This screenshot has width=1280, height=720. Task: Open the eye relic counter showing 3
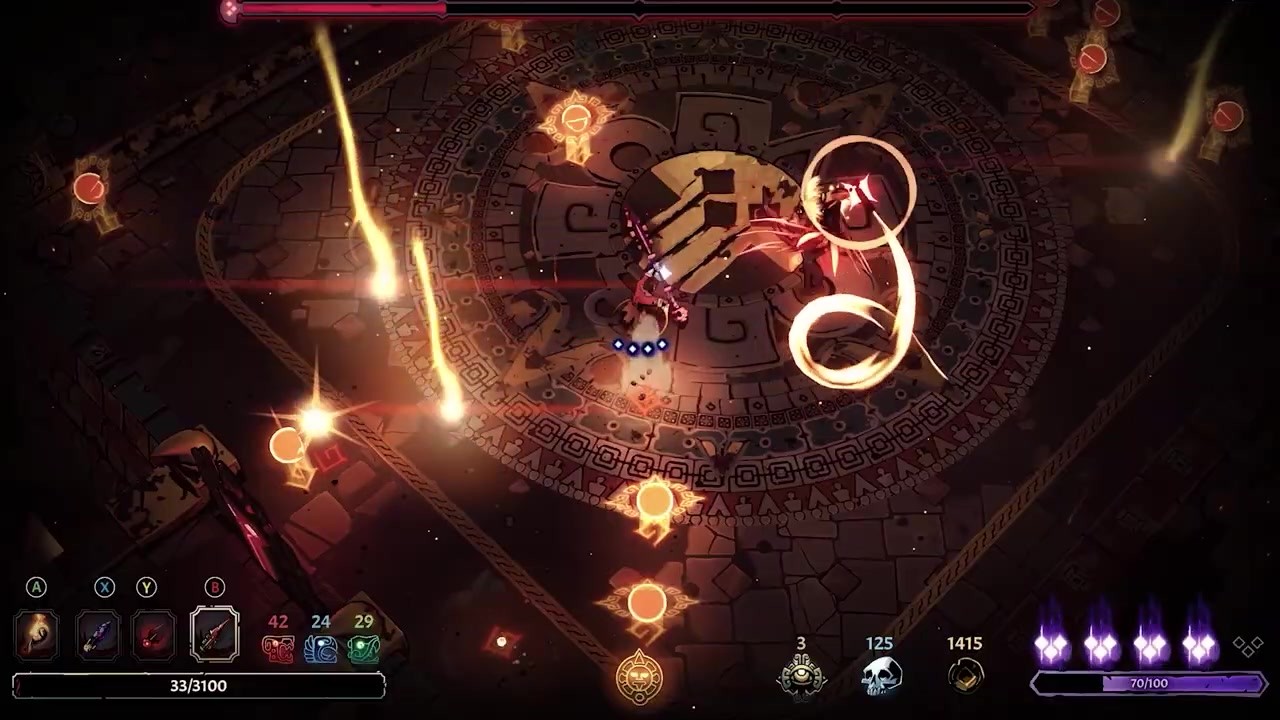point(800,673)
